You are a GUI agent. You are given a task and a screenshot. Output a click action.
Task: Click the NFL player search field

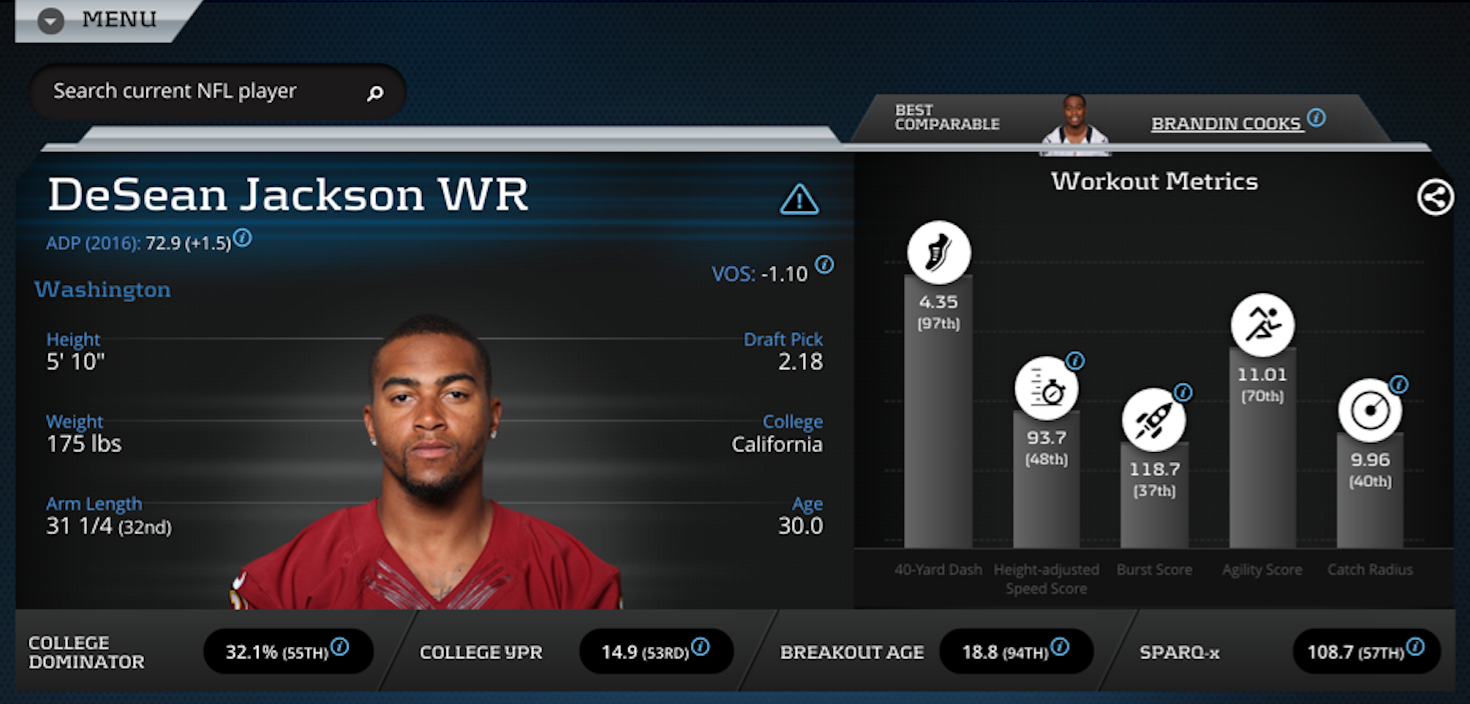click(200, 92)
